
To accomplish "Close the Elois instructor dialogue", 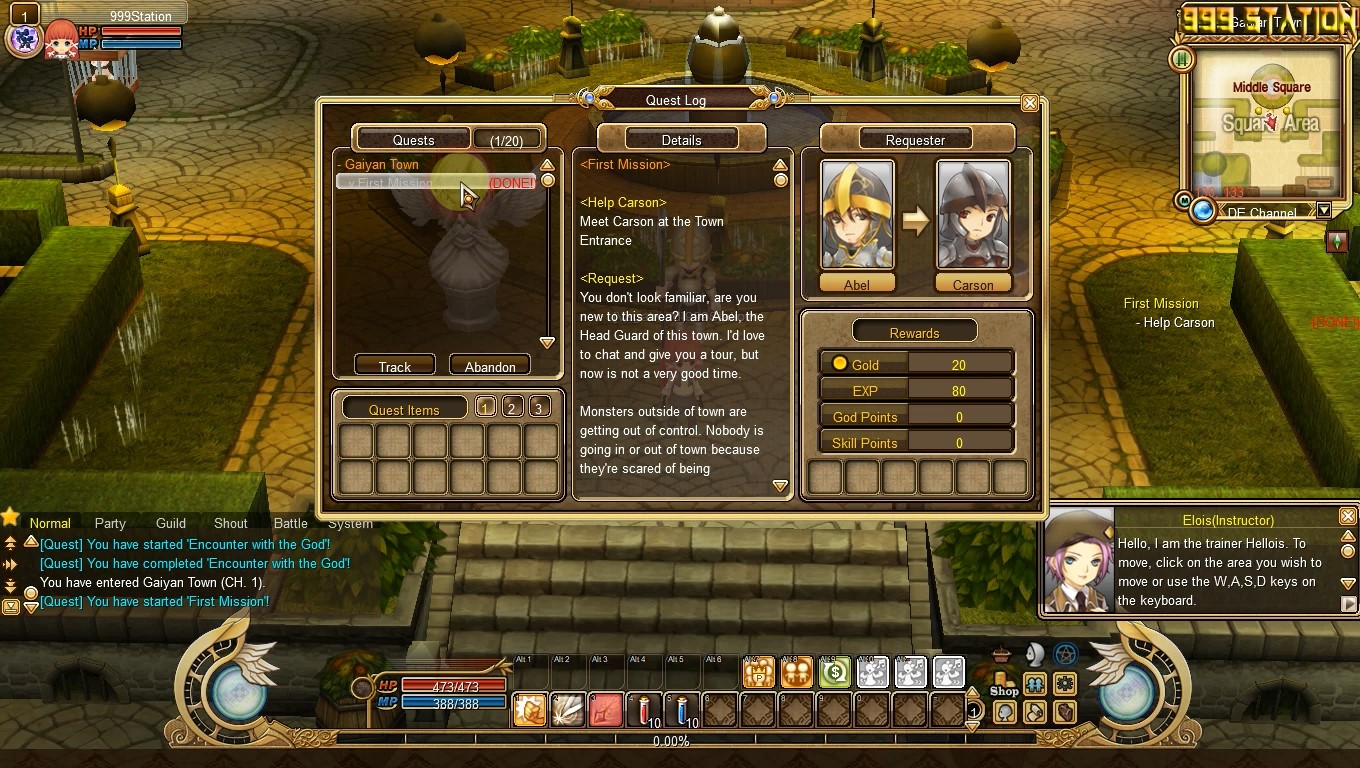I will [1347, 516].
